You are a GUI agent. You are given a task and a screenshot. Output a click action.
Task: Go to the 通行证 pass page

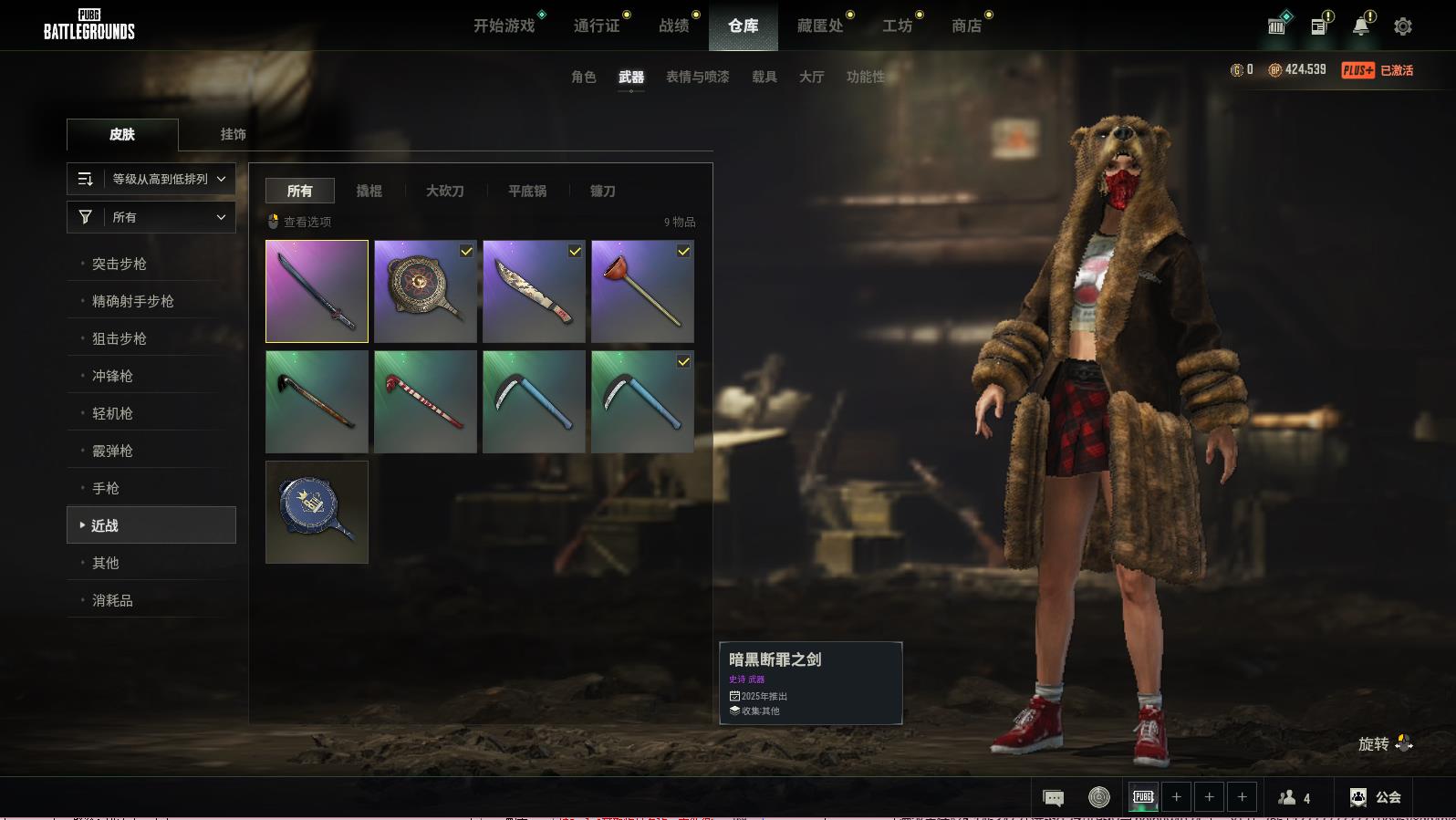(x=597, y=26)
